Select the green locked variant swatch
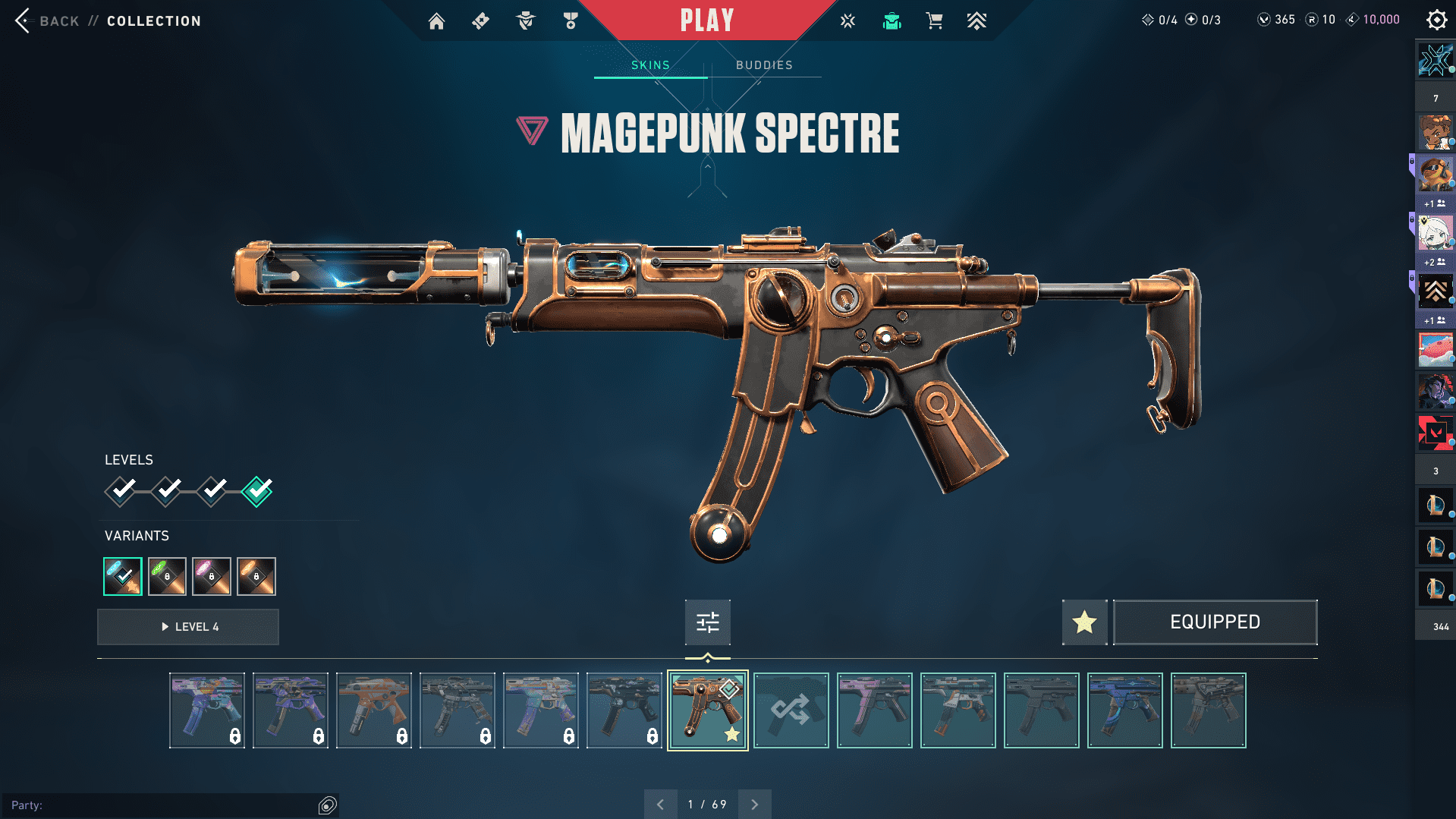Viewport: 1456px width, 819px height. coord(167,576)
